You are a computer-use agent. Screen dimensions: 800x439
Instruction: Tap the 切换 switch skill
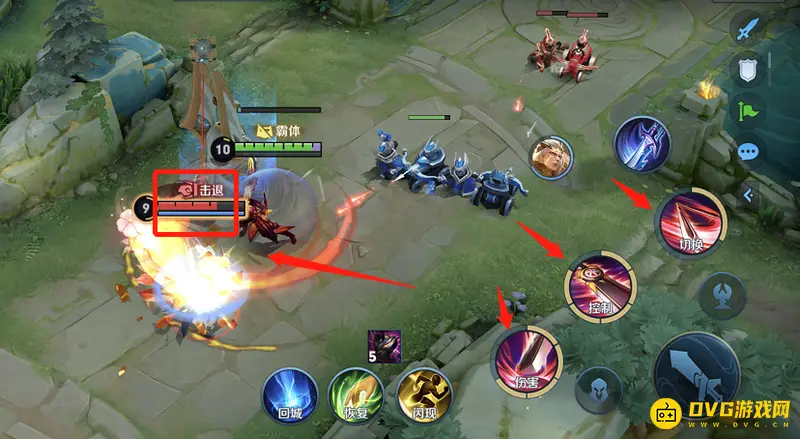[690, 222]
